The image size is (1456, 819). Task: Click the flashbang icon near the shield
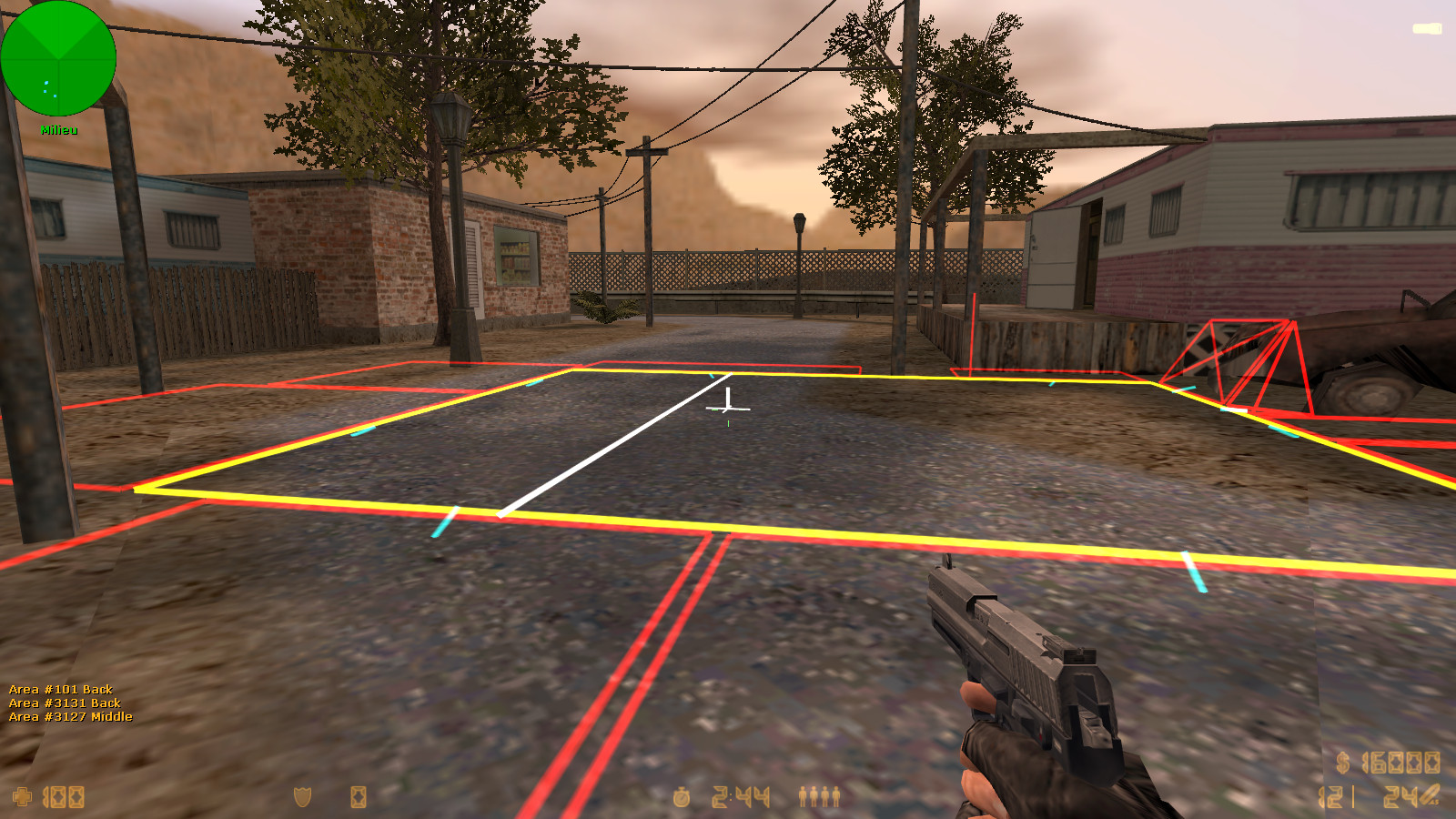pyautogui.click(x=358, y=796)
